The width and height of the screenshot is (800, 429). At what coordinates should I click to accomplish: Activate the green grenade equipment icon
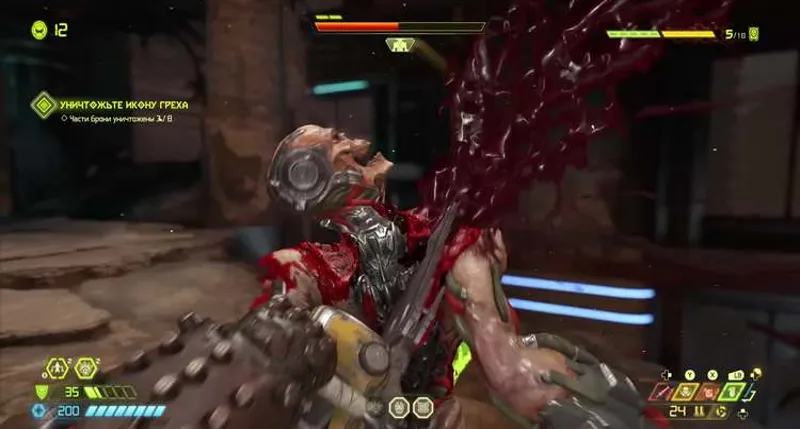click(732, 389)
